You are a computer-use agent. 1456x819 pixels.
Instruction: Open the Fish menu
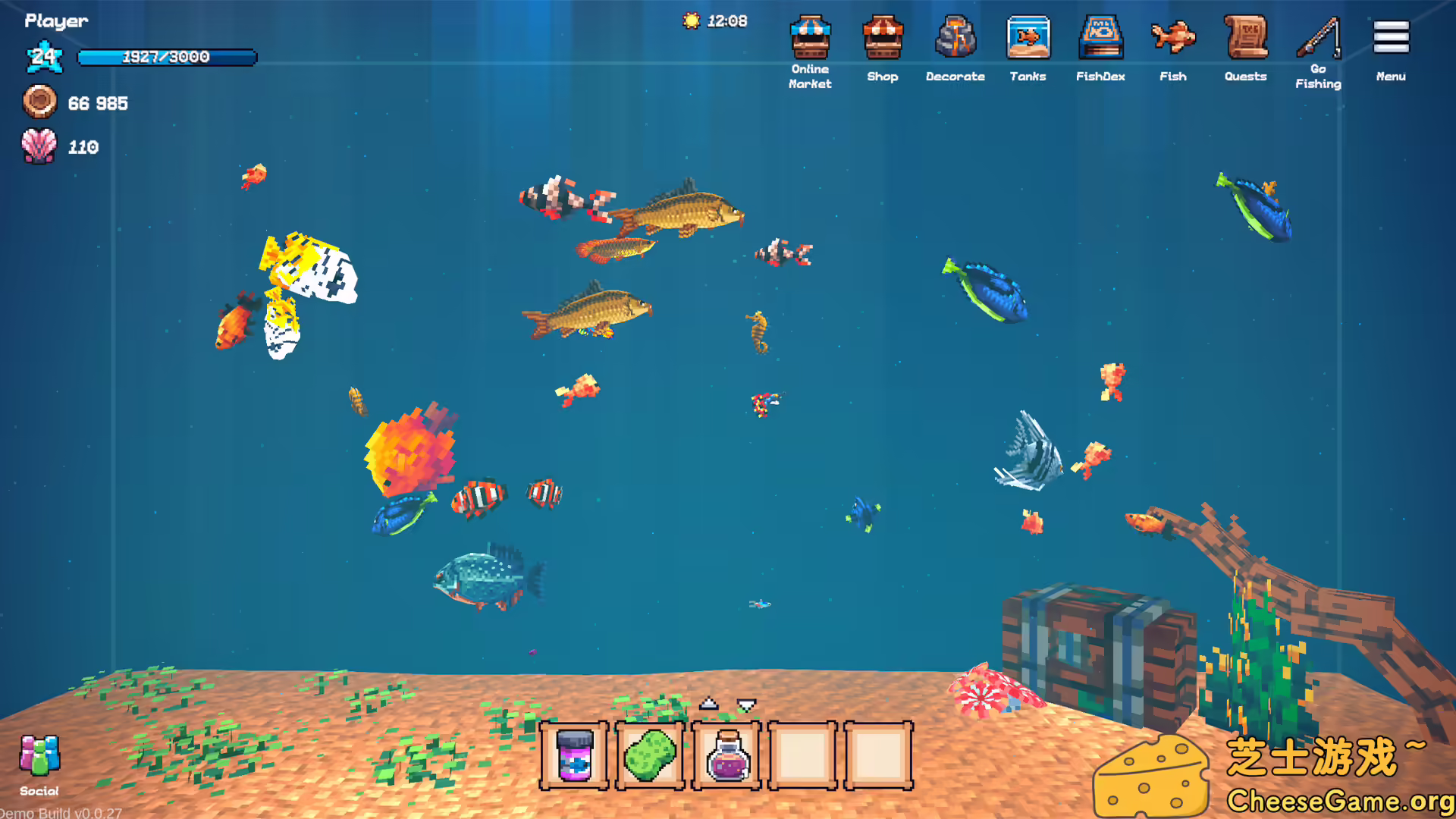click(1172, 42)
